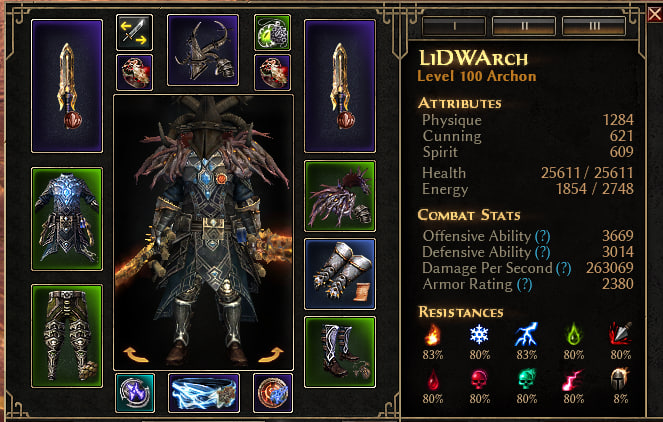Select the orange relic slot
This screenshot has width=663, height=422.
(x=272, y=392)
